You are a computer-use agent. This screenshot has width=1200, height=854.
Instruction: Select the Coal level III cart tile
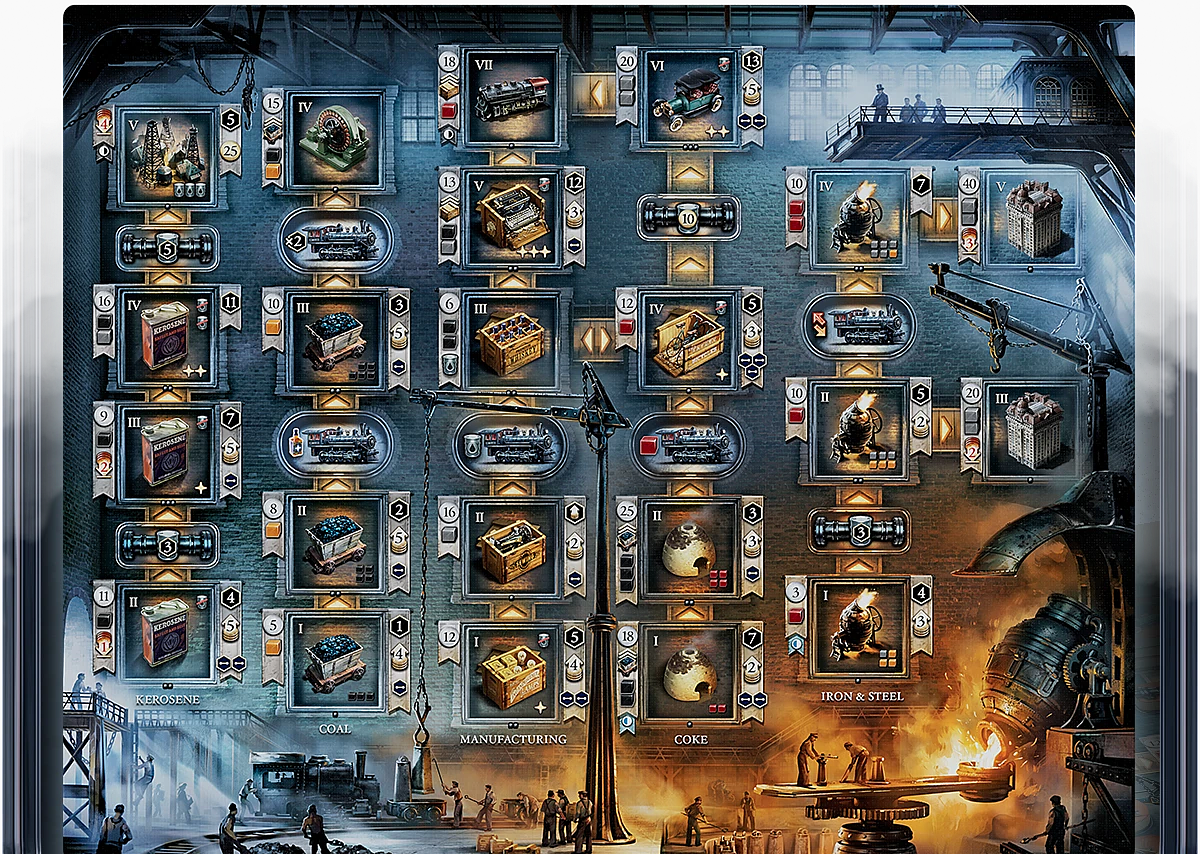(335, 340)
